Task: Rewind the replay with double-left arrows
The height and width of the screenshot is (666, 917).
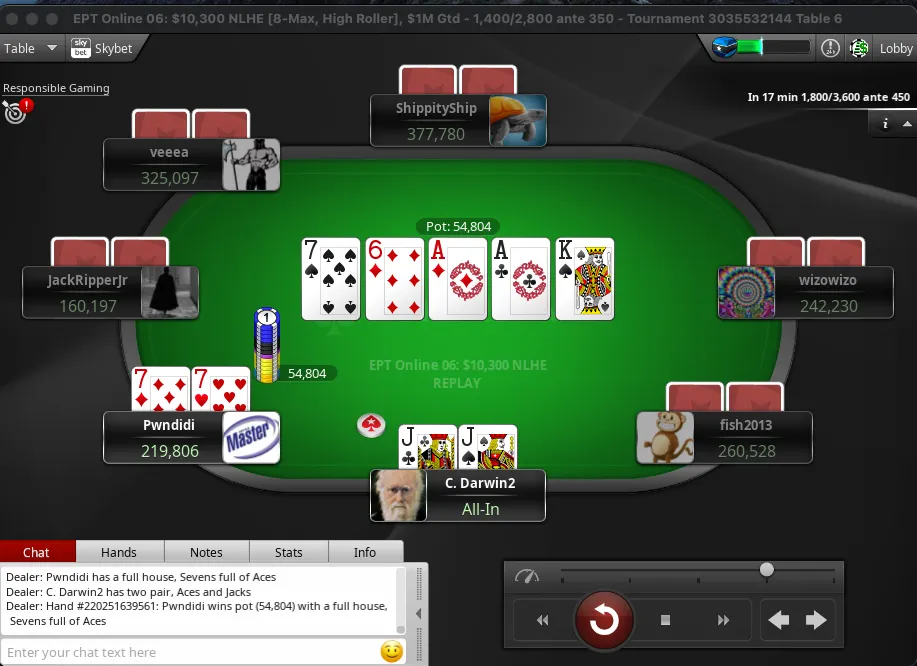Action: coord(542,621)
